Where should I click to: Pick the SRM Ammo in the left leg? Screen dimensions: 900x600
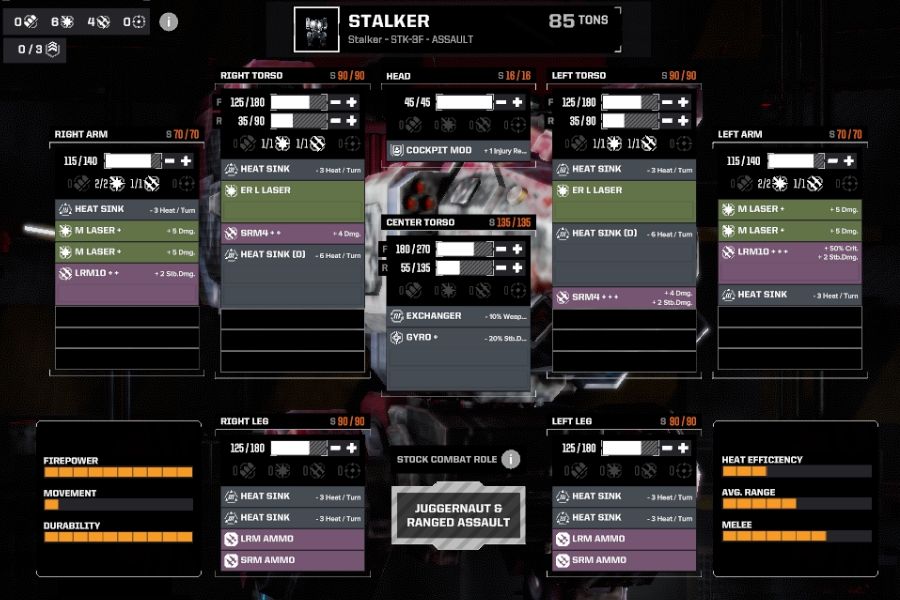pyautogui.click(x=624, y=560)
